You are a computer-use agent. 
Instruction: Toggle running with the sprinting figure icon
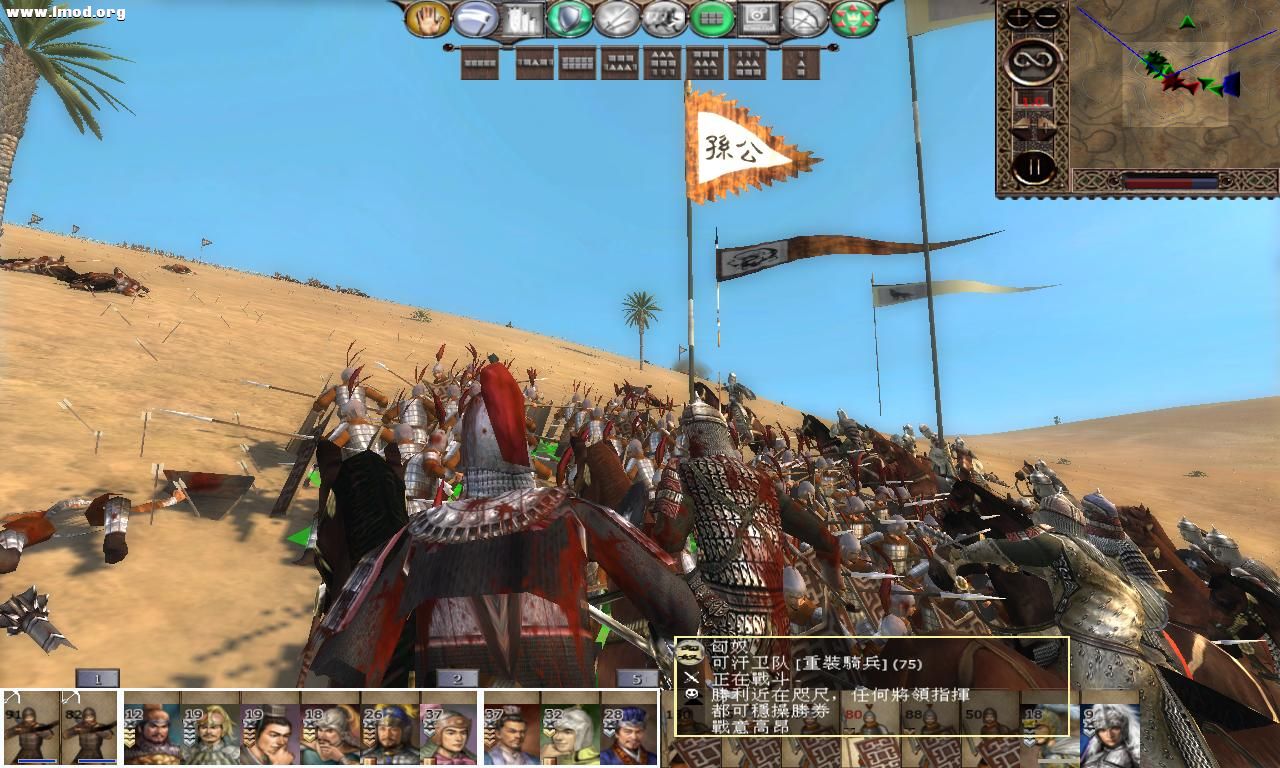pyautogui.click(x=664, y=17)
